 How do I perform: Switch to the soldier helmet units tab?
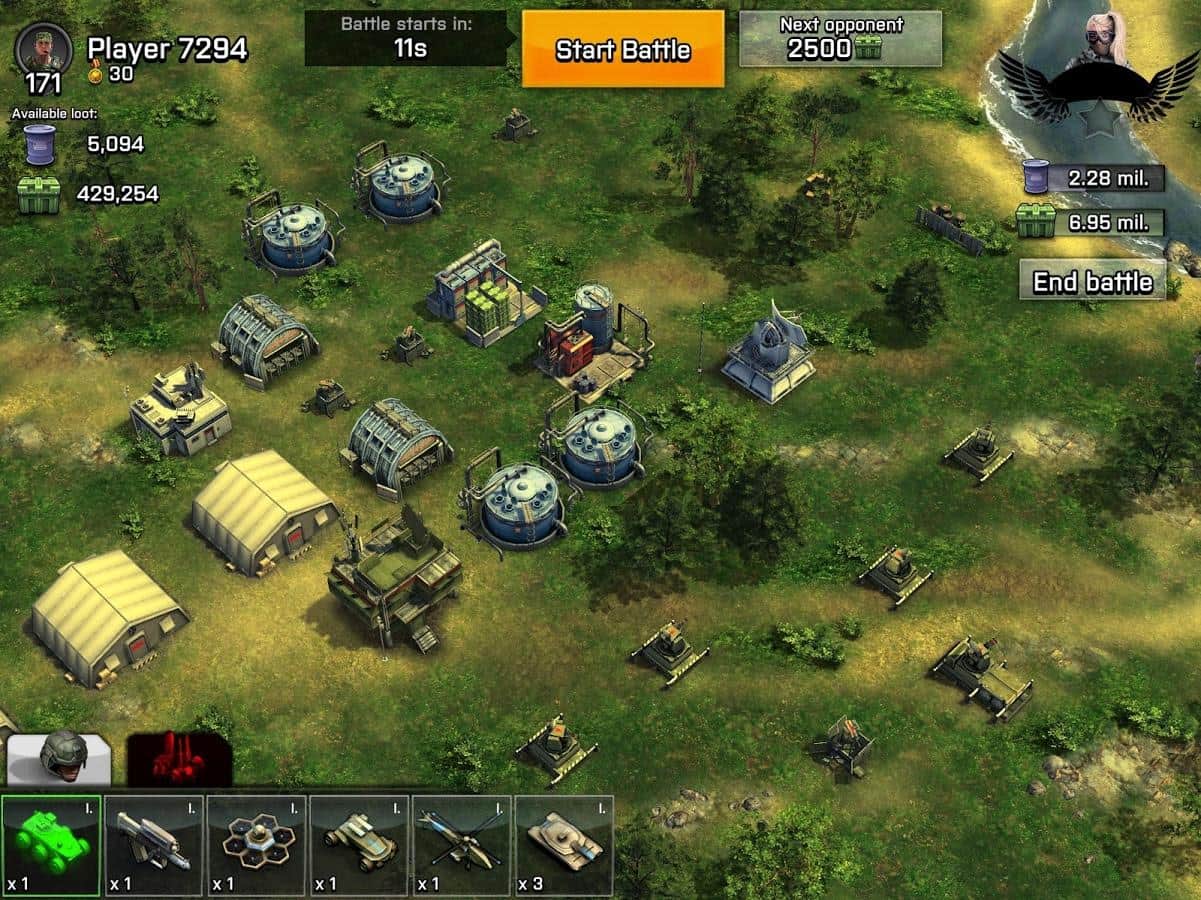click(60, 759)
